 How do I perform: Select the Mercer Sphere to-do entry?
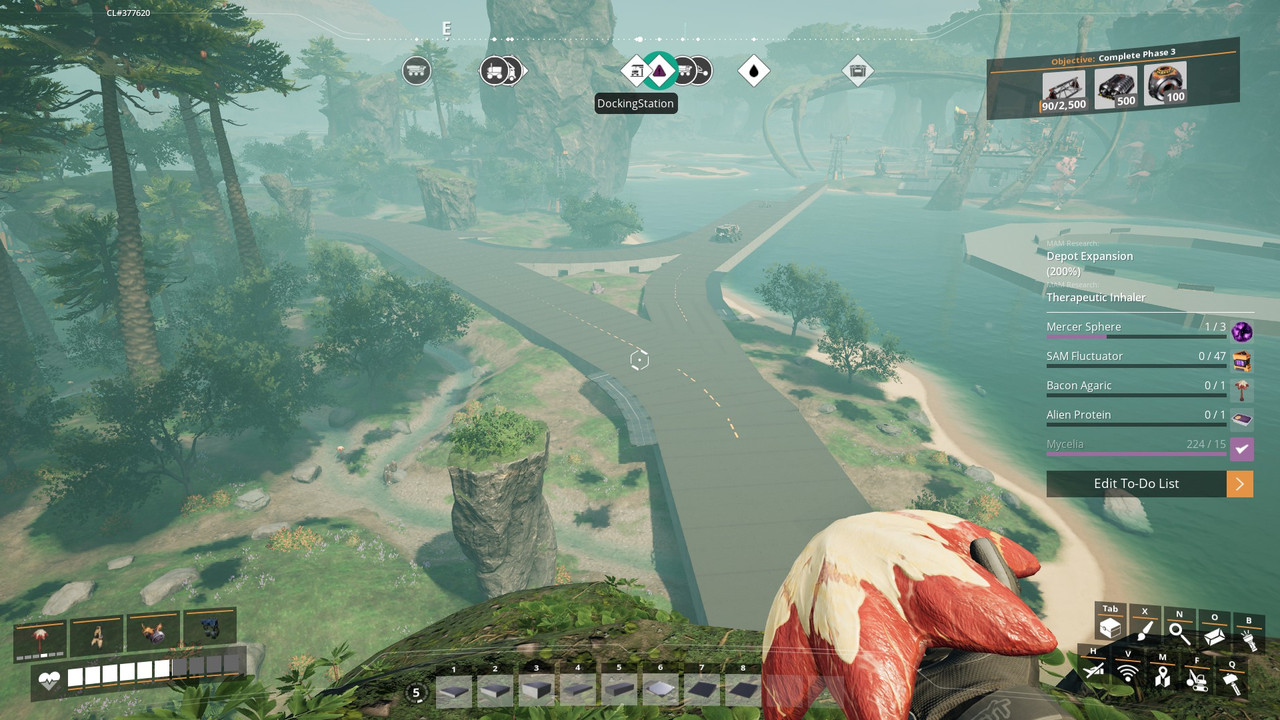coord(1136,328)
